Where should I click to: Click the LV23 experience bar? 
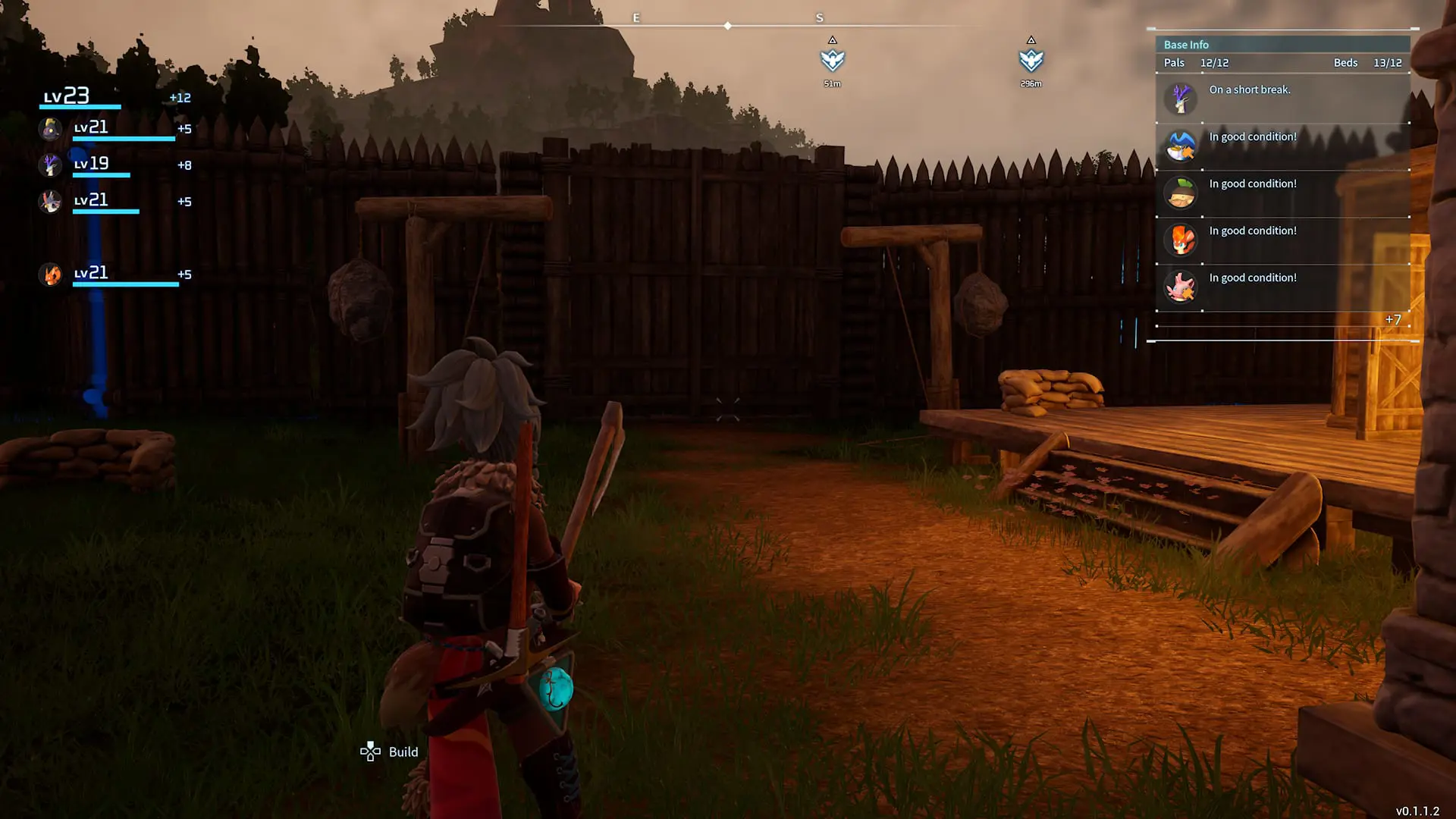click(80, 105)
